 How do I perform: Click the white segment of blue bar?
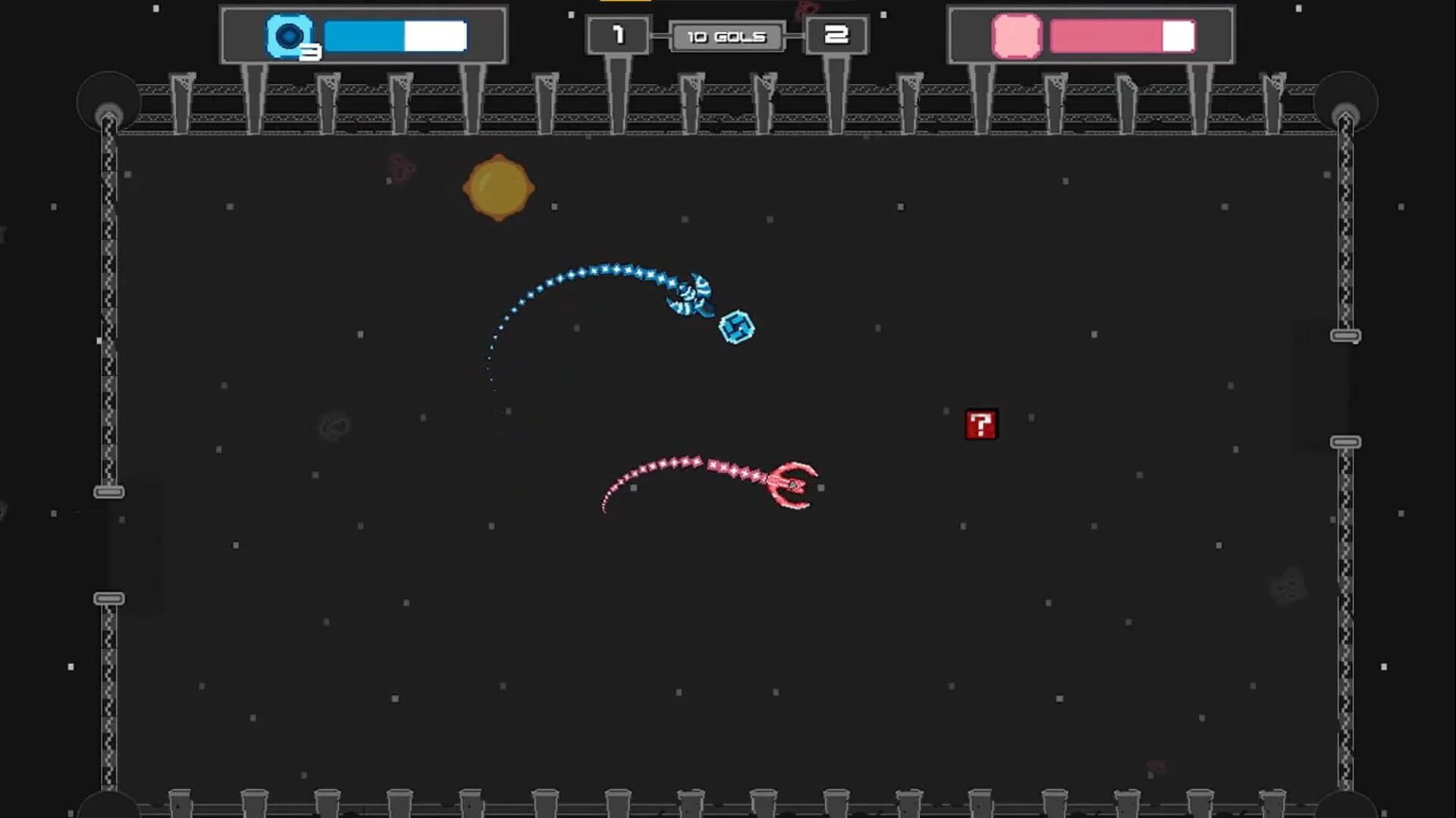point(436,35)
